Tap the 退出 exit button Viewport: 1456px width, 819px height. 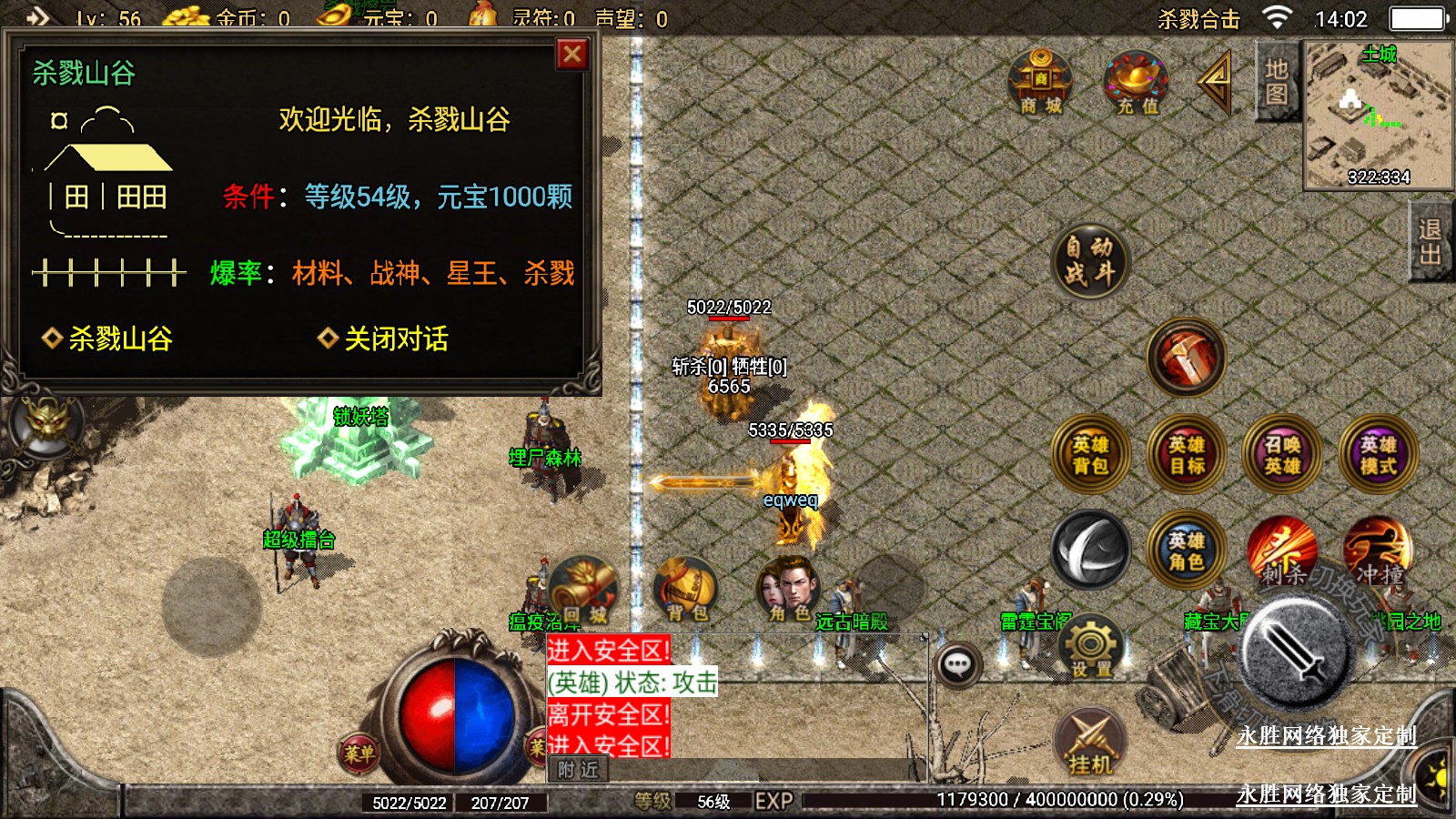click(1430, 242)
